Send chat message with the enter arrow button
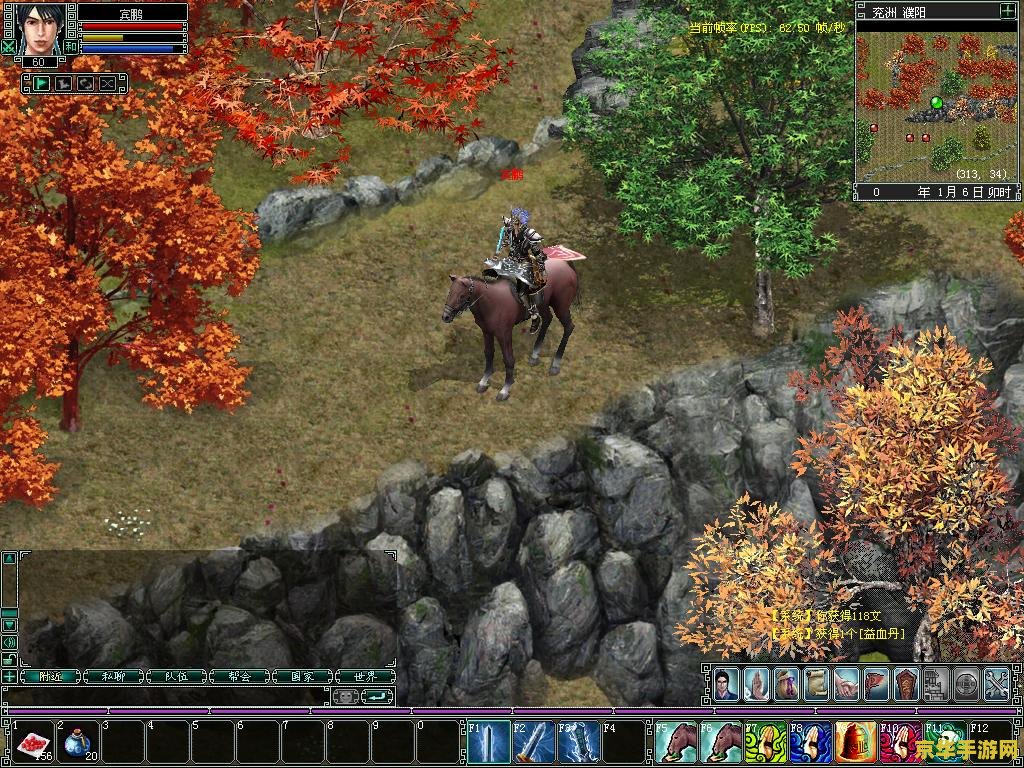Viewport: 1024px width, 768px height. [x=376, y=696]
